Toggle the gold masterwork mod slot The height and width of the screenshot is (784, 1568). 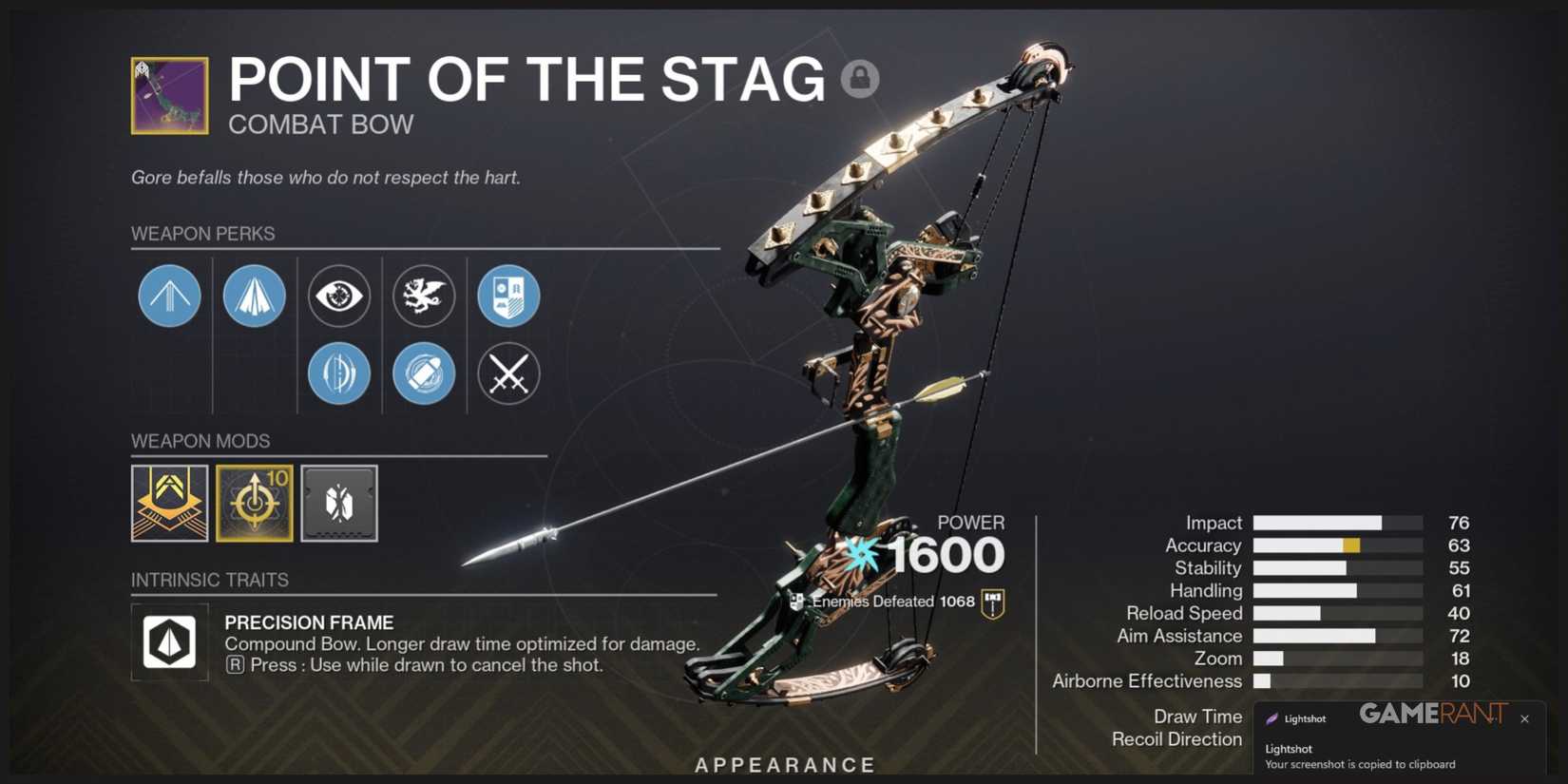tap(169, 504)
